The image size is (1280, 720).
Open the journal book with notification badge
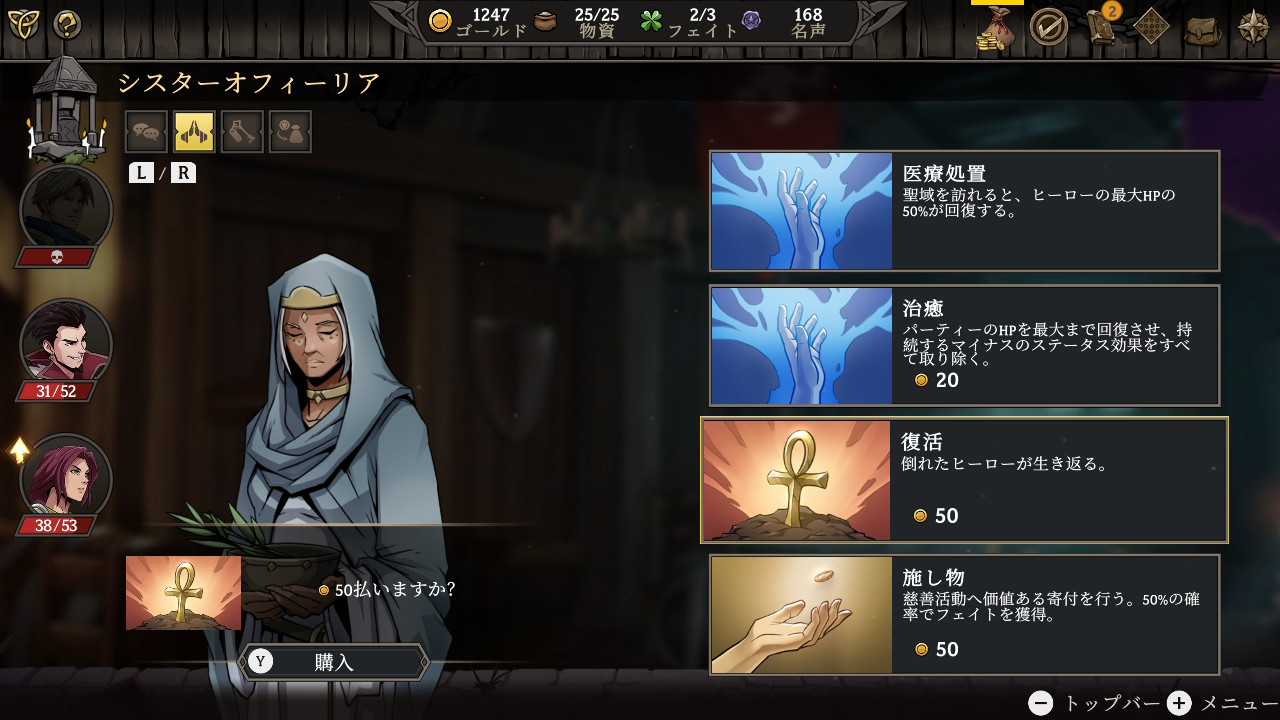click(x=1101, y=27)
